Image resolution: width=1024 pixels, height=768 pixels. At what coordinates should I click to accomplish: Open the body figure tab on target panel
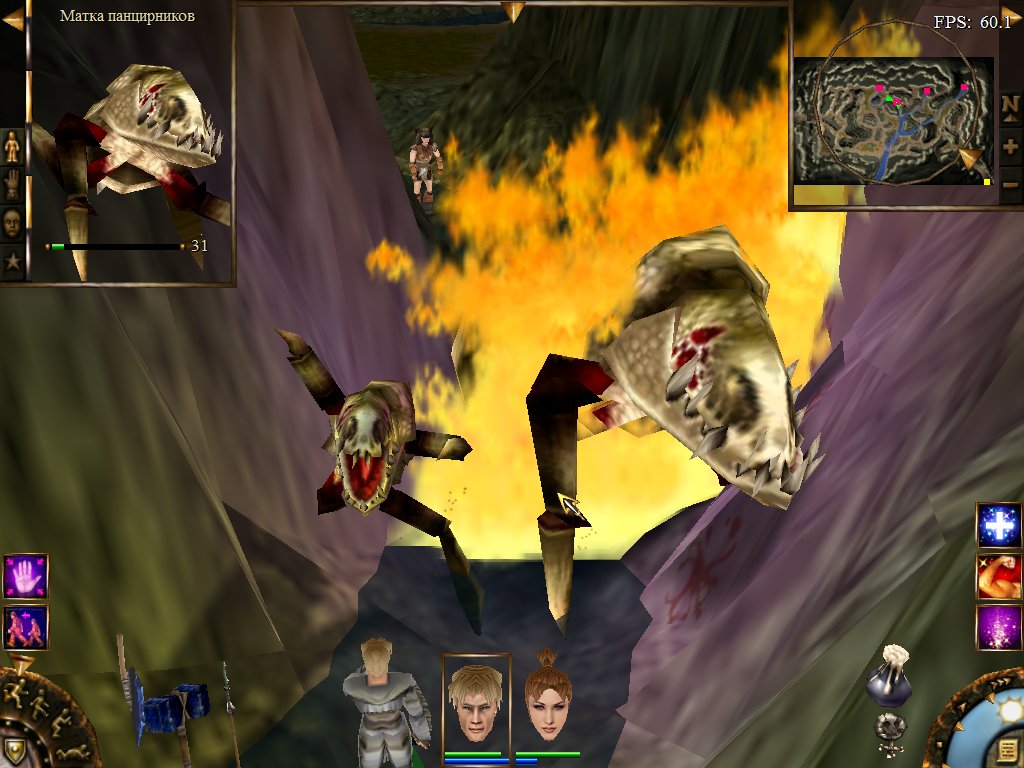pyautogui.click(x=12, y=146)
